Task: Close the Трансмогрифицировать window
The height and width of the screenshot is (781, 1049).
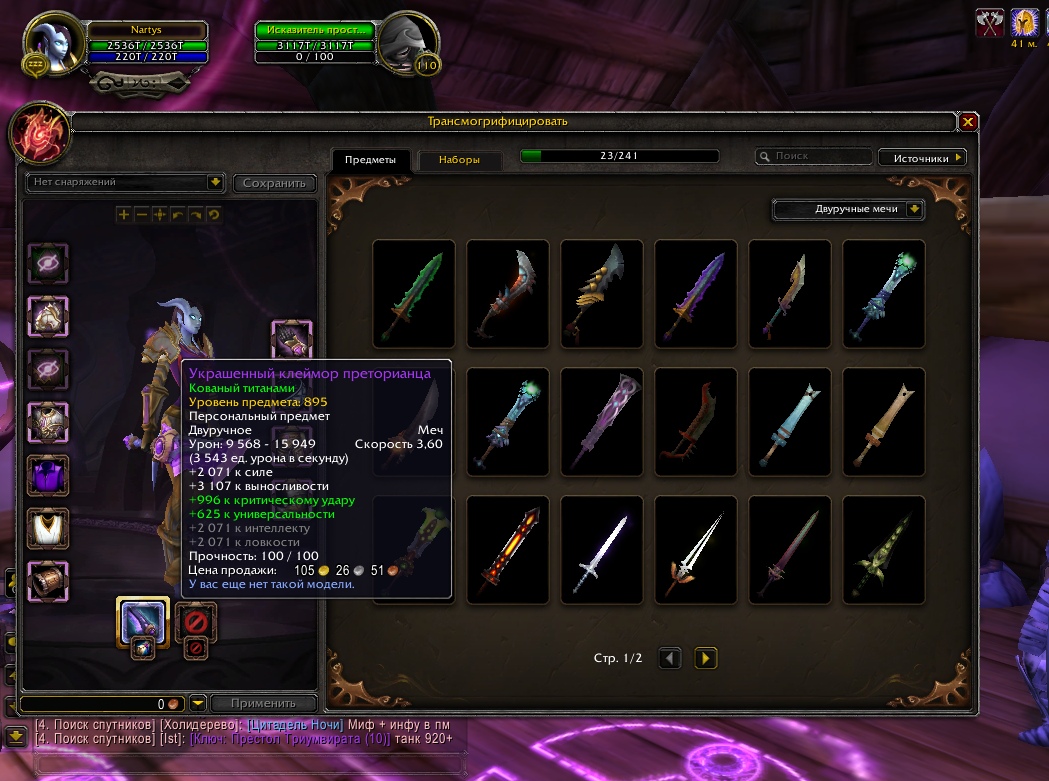Action: (967, 122)
